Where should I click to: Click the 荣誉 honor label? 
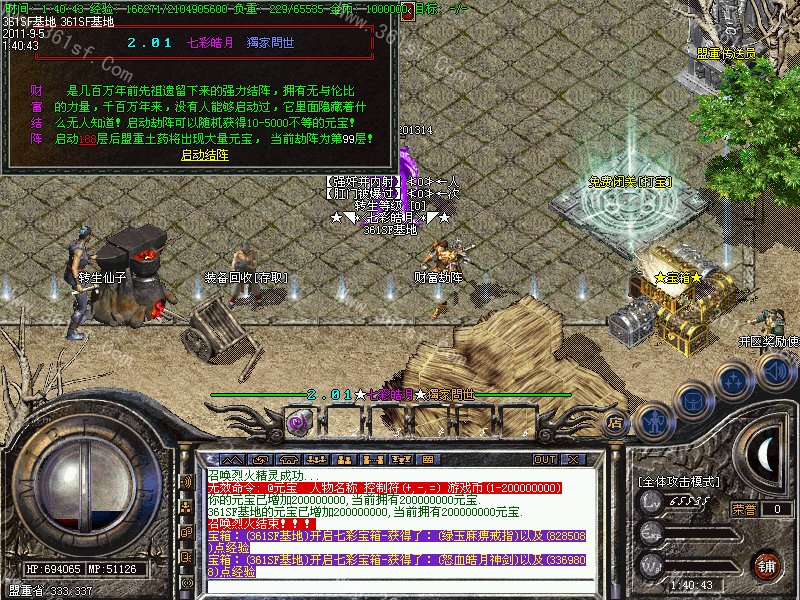click(x=744, y=508)
